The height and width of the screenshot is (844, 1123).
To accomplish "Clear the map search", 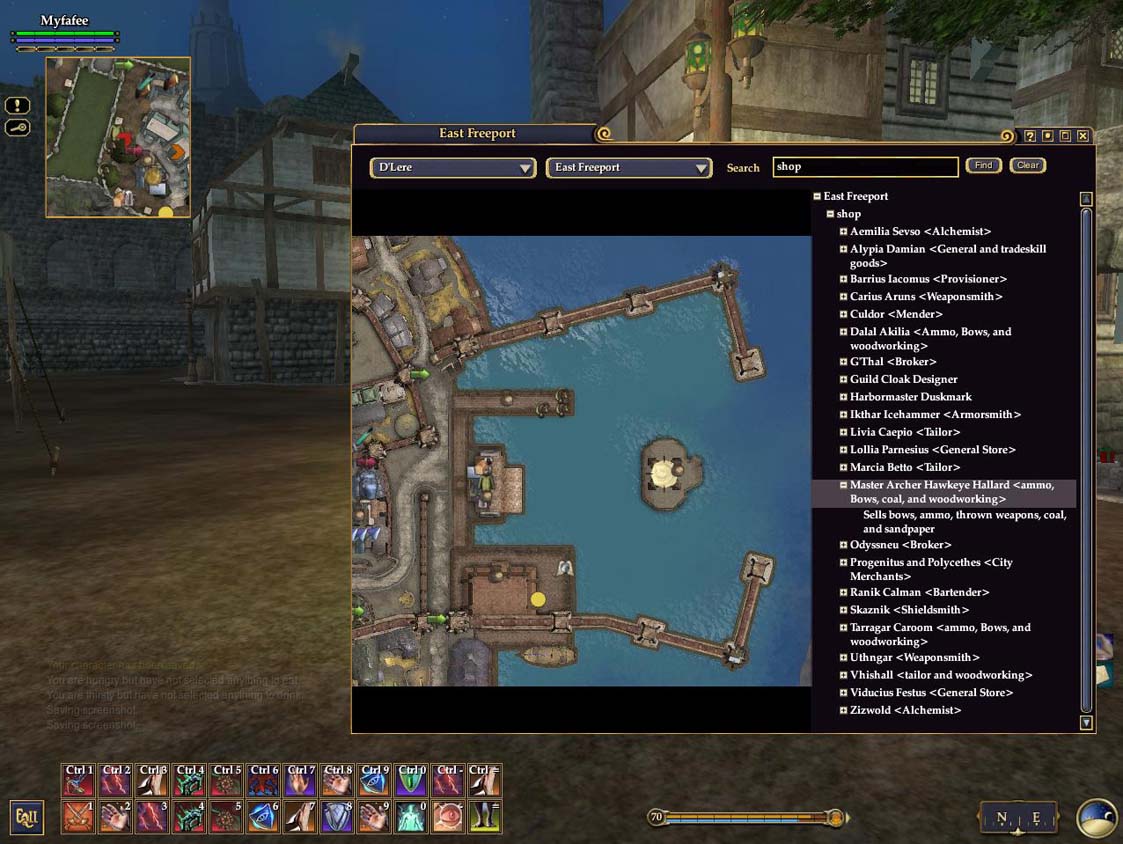I will (1027, 166).
